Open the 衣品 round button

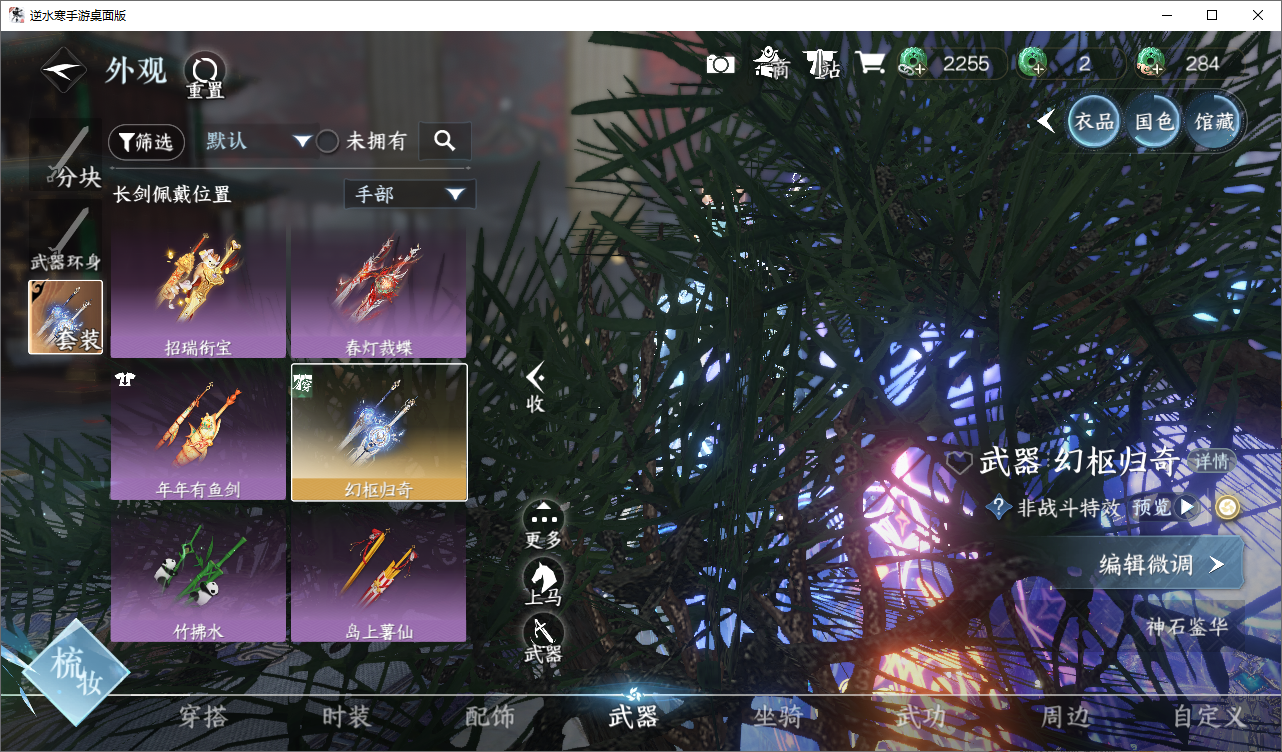tap(1093, 122)
